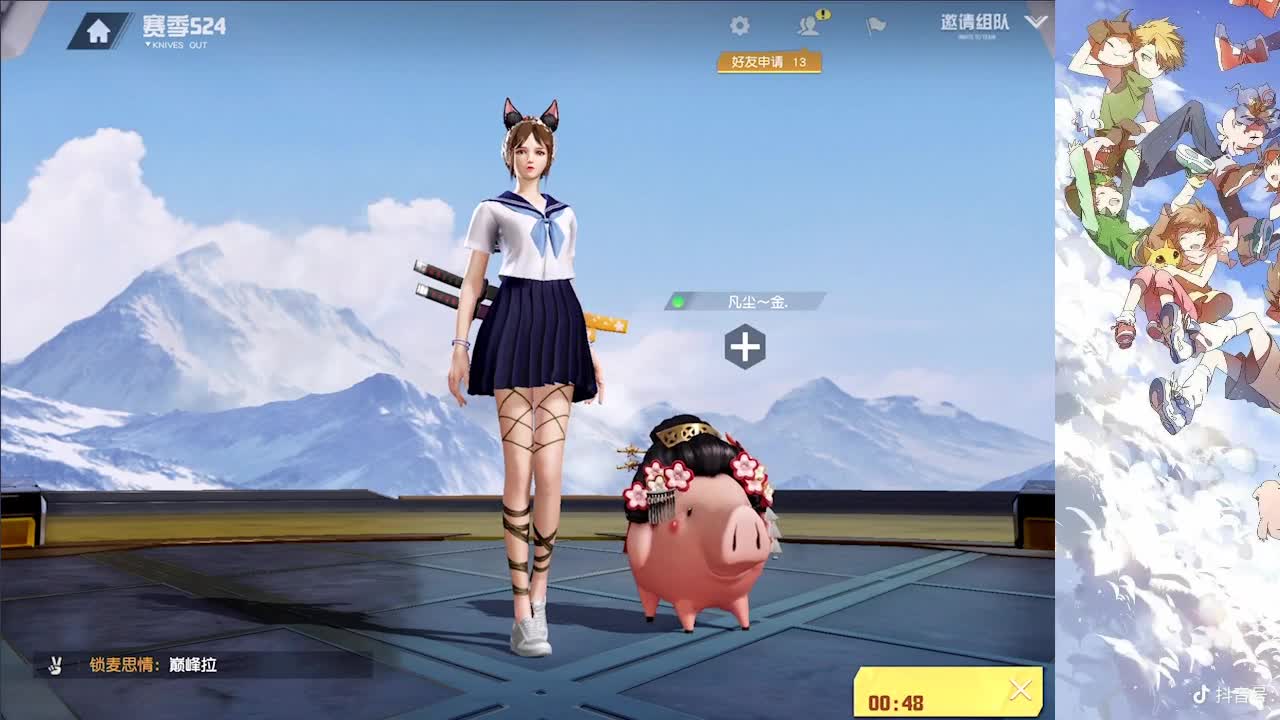Select the player nameplate 凡尘～金.
1280x720 pixels.
[755, 300]
